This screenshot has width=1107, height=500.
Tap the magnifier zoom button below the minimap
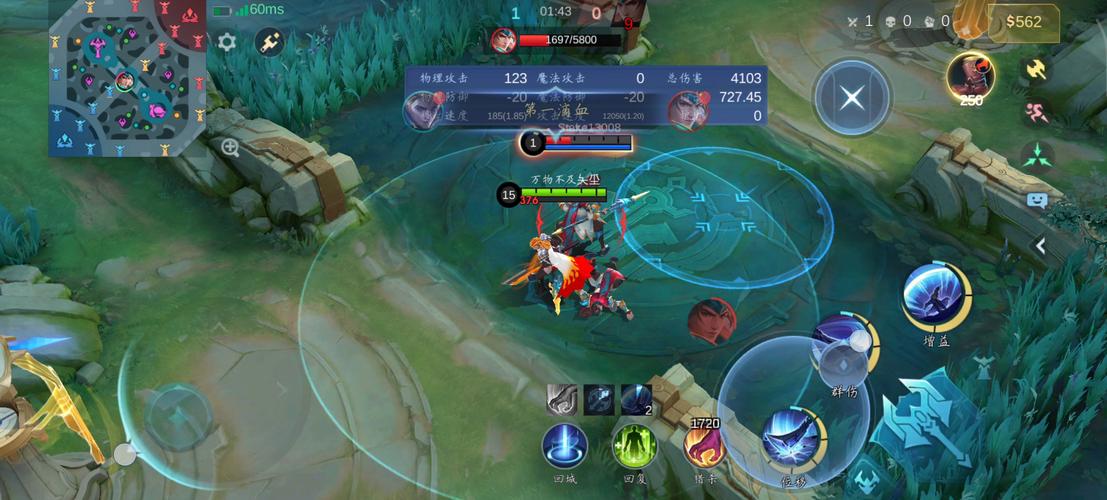[x=230, y=148]
